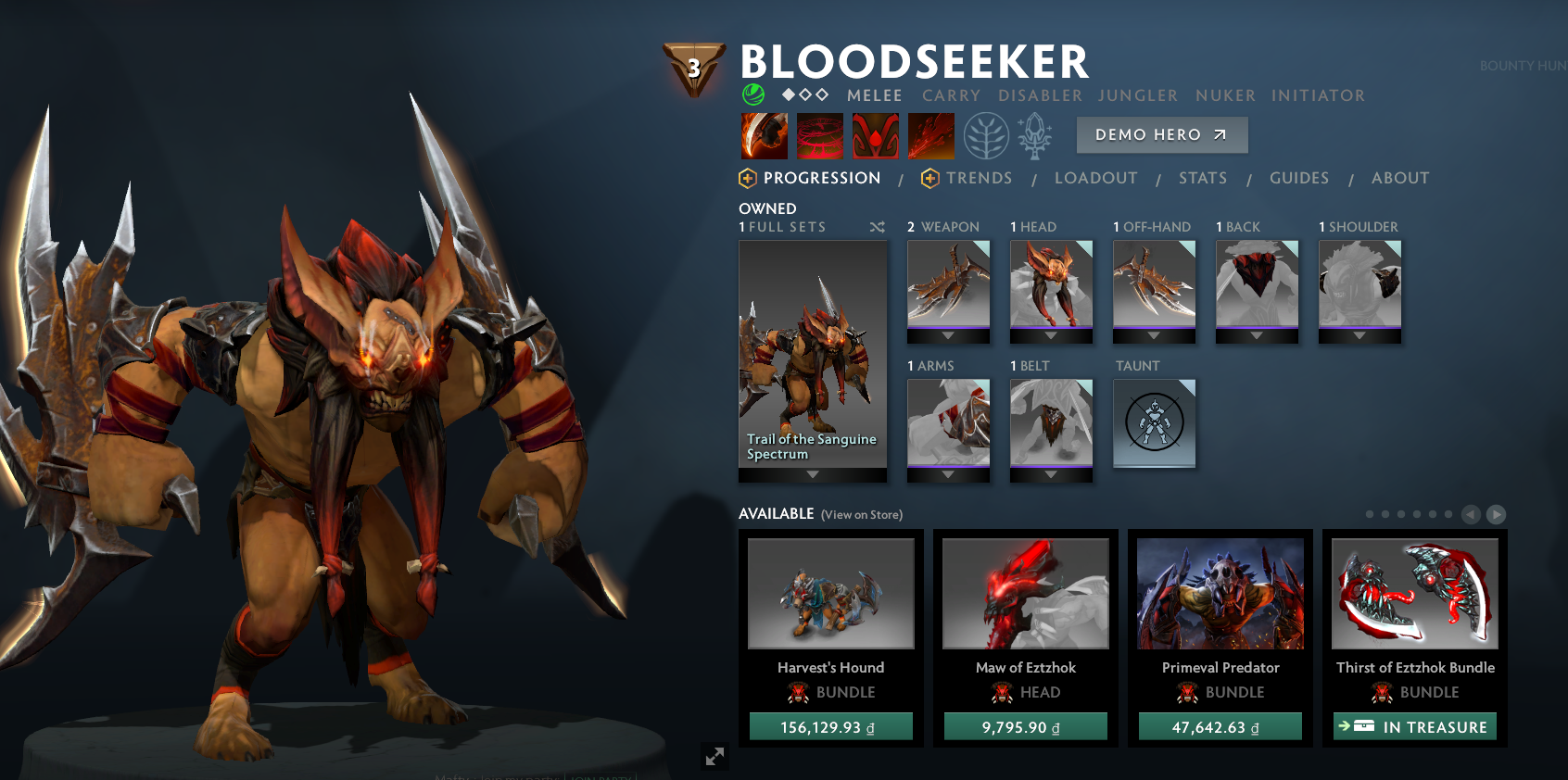Go to next page of available items
1568x780 pixels.
1496,514
